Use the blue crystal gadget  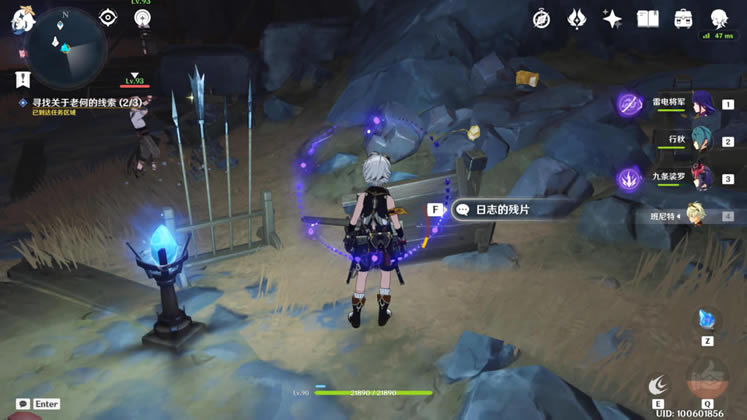[707, 321]
